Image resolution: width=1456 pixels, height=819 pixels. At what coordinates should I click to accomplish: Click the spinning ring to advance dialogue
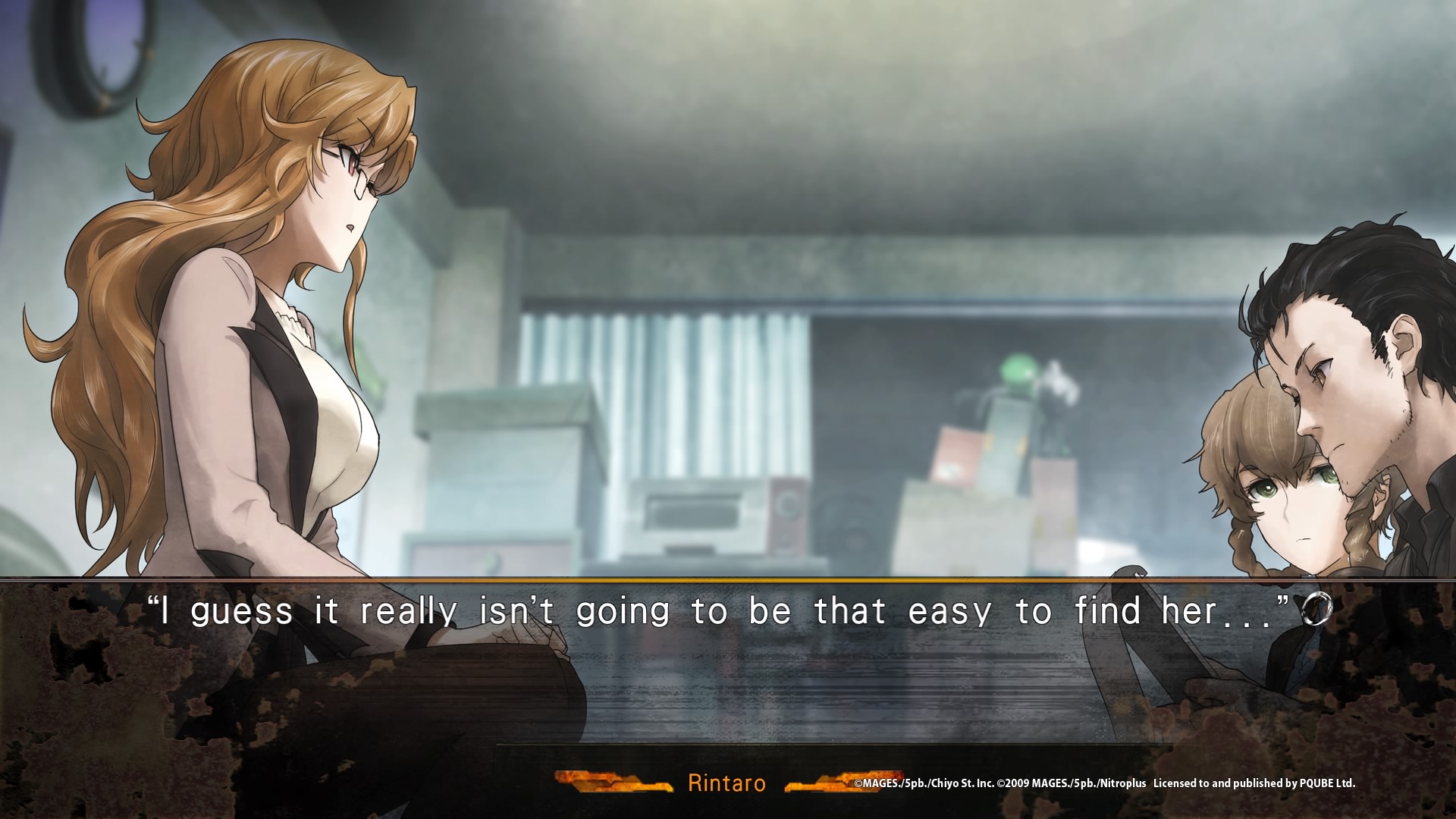(1317, 610)
